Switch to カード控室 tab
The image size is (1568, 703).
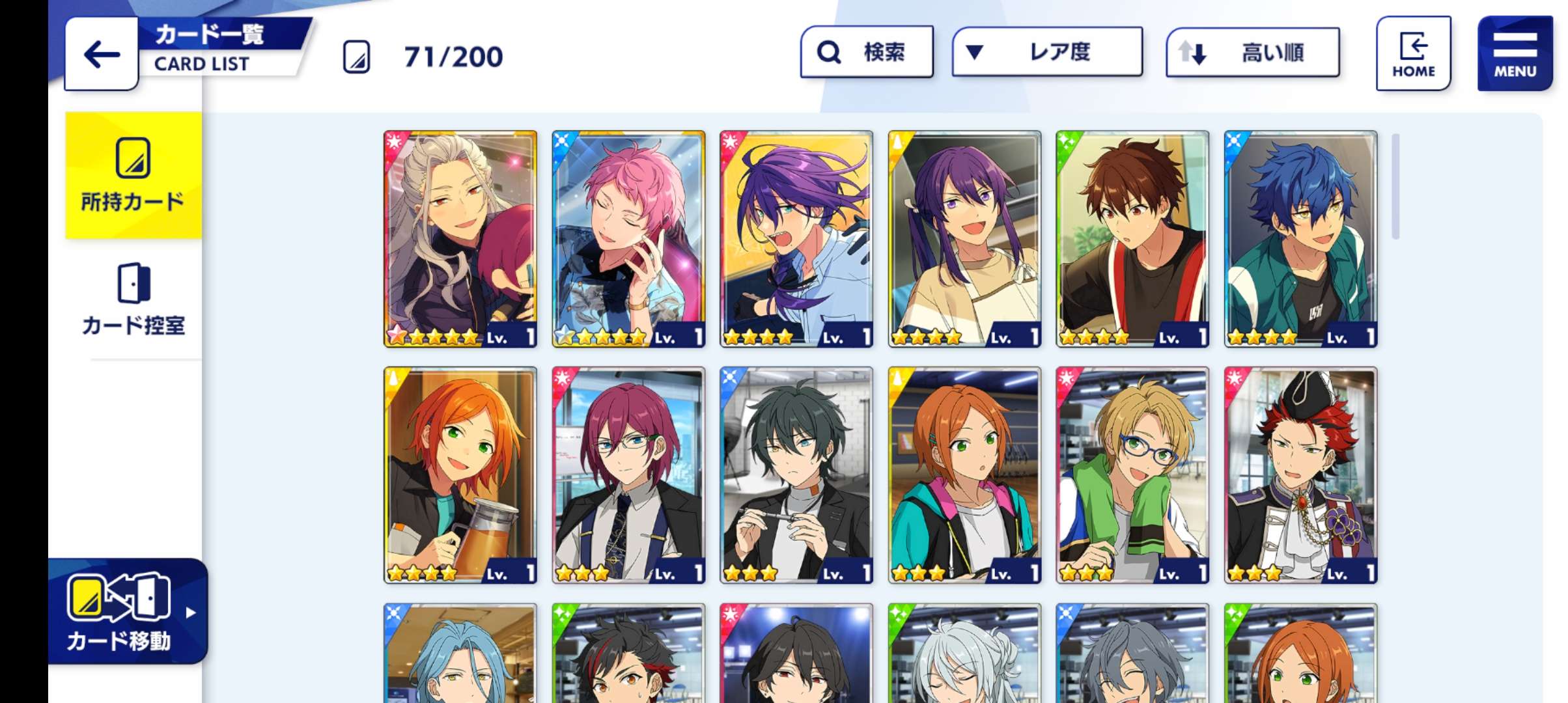(x=133, y=299)
